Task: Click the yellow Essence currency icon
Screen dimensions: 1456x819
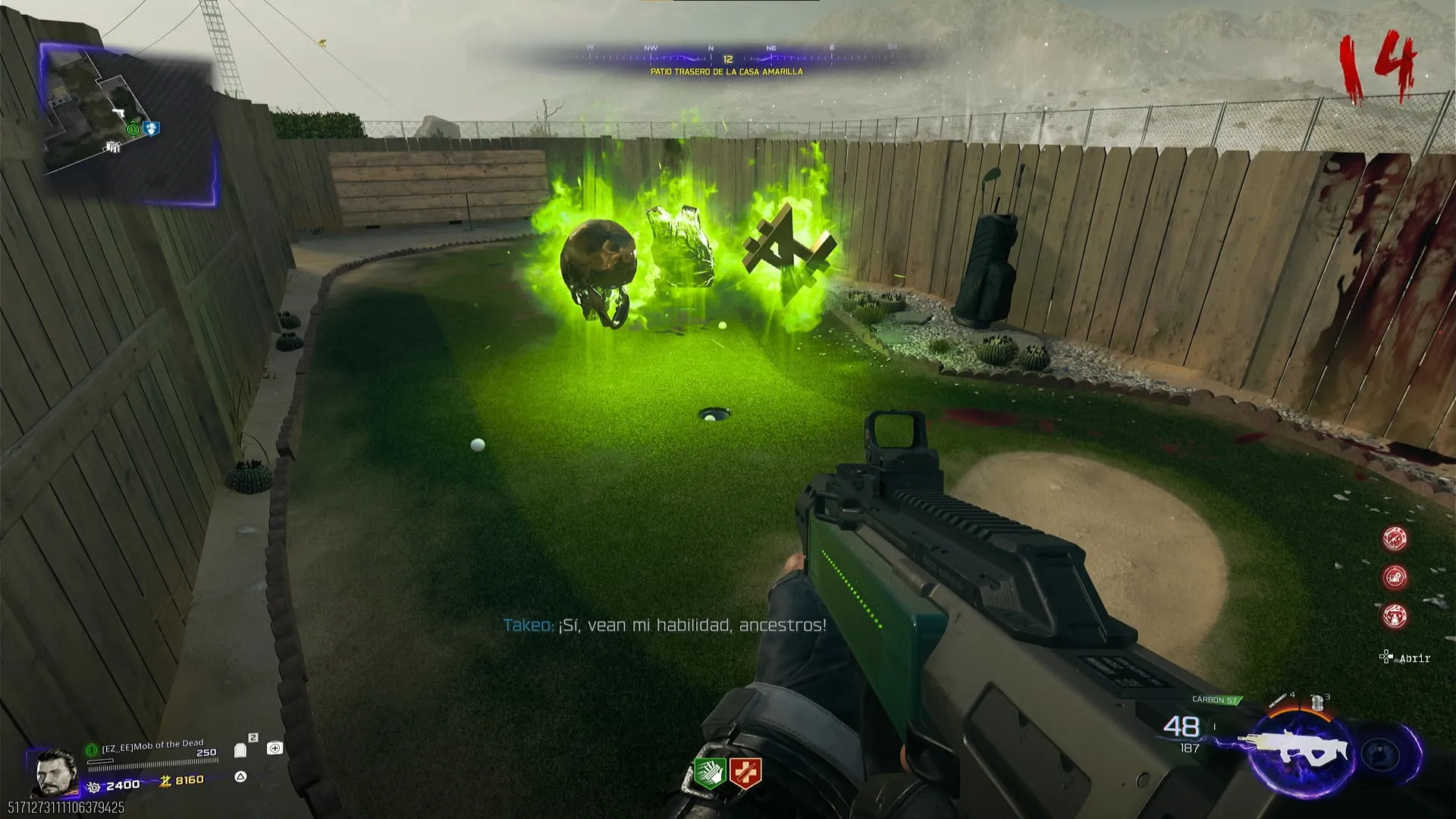Action: pyautogui.click(x=165, y=781)
